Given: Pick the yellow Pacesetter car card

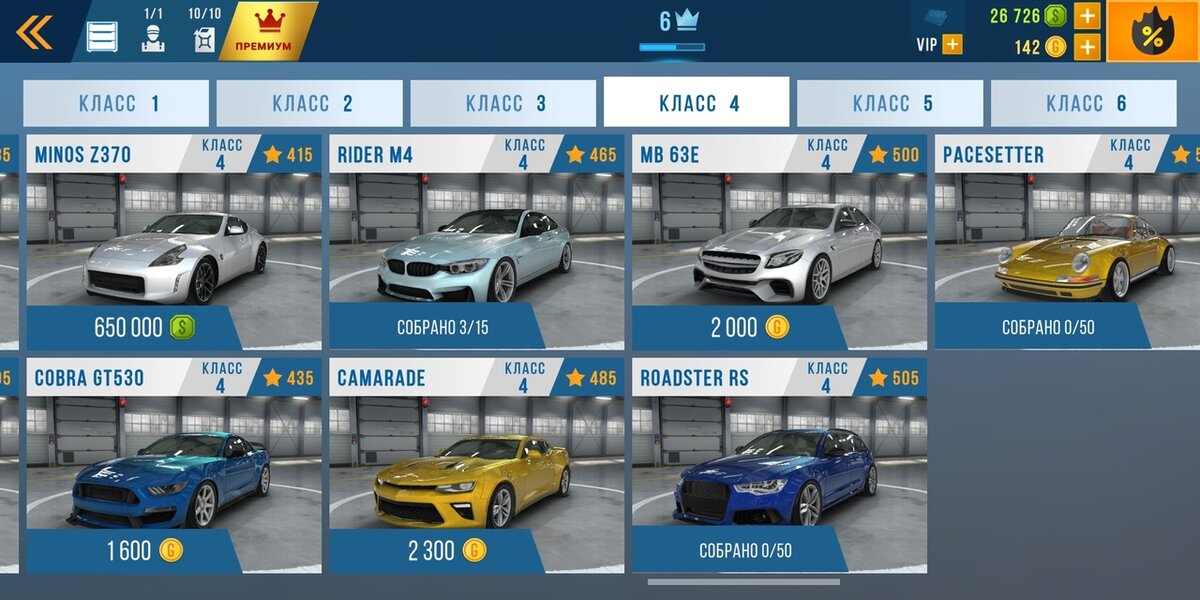Looking at the screenshot, I should (x=1068, y=242).
